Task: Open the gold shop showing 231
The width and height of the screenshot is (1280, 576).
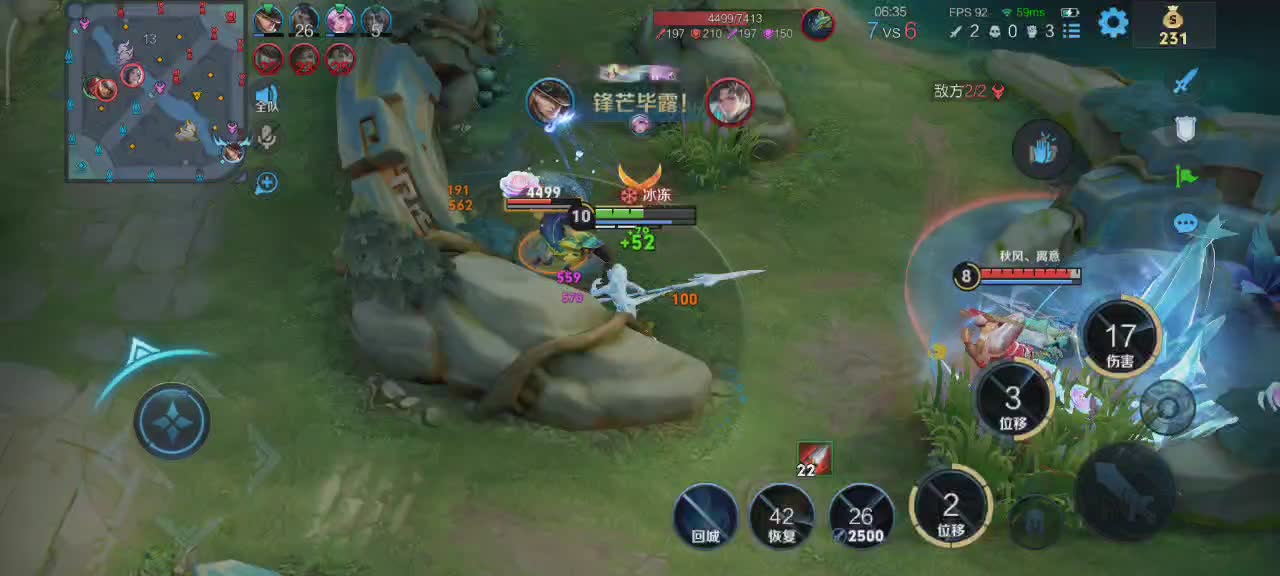Action: (1173, 26)
